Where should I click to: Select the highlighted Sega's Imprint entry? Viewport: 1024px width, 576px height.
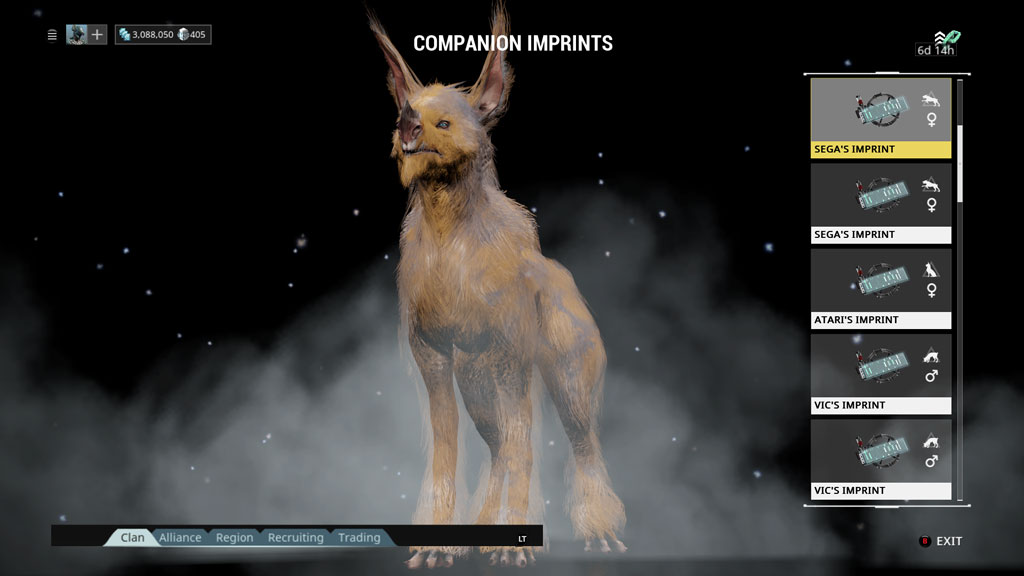coord(880,118)
